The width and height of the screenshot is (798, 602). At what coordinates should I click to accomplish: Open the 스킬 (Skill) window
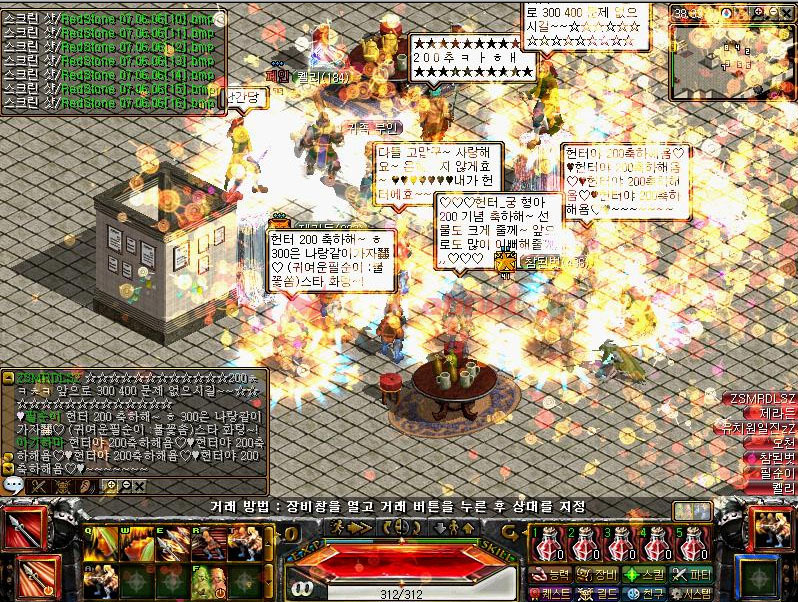(x=646, y=575)
